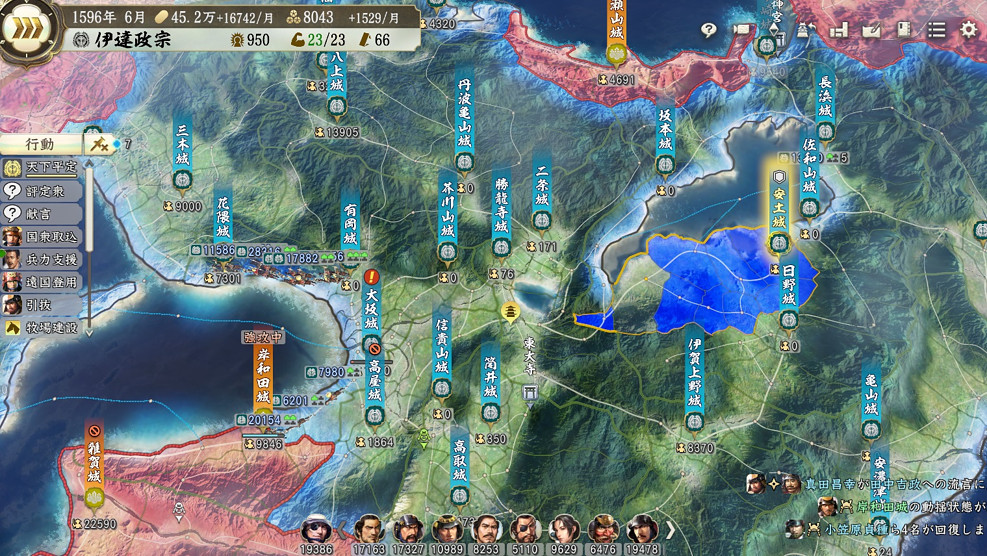Open the notebook records icon
Viewport: 987px width, 556px height.
tap(903, 30)
